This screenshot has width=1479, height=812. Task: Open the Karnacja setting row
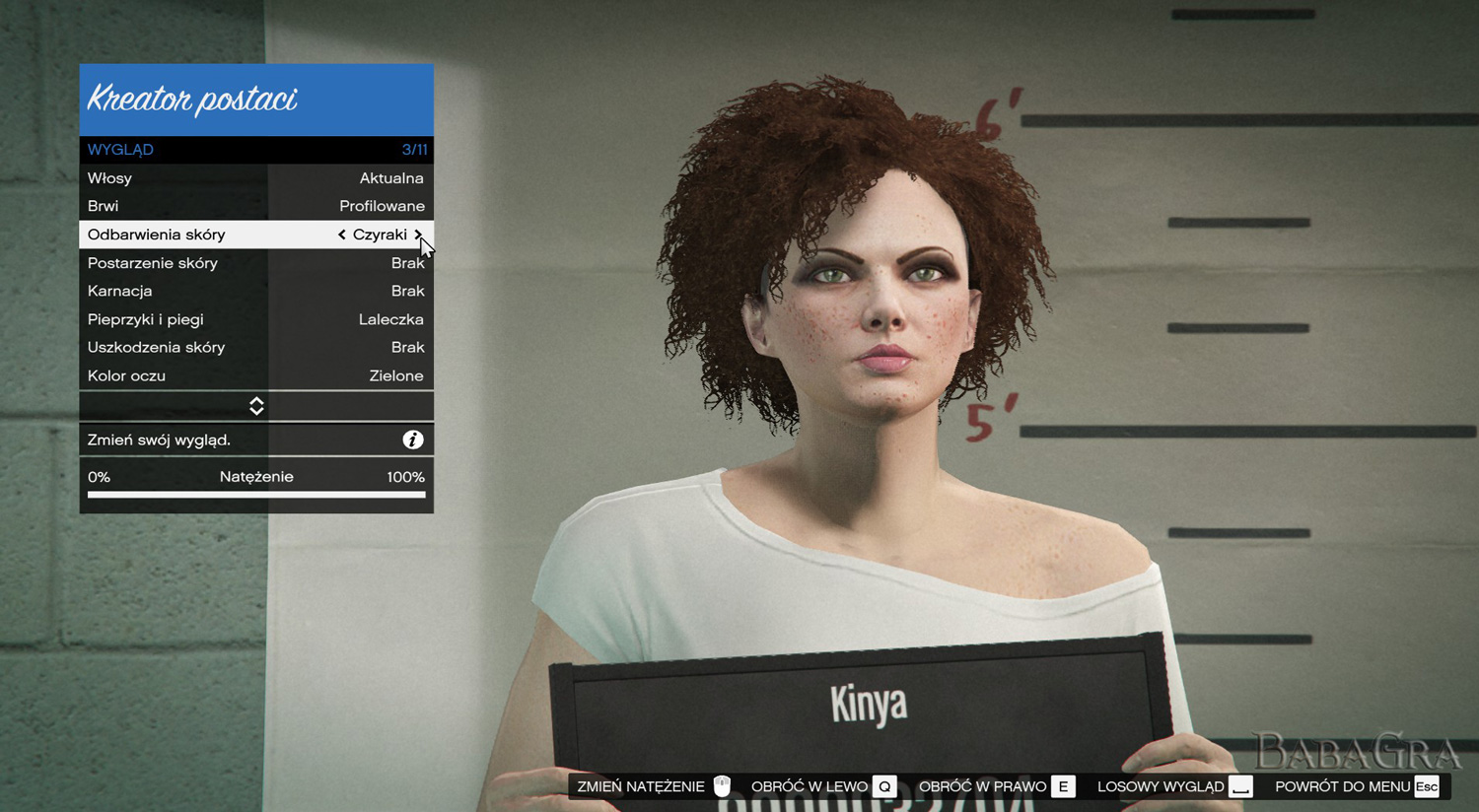click(x=255, y=291)
